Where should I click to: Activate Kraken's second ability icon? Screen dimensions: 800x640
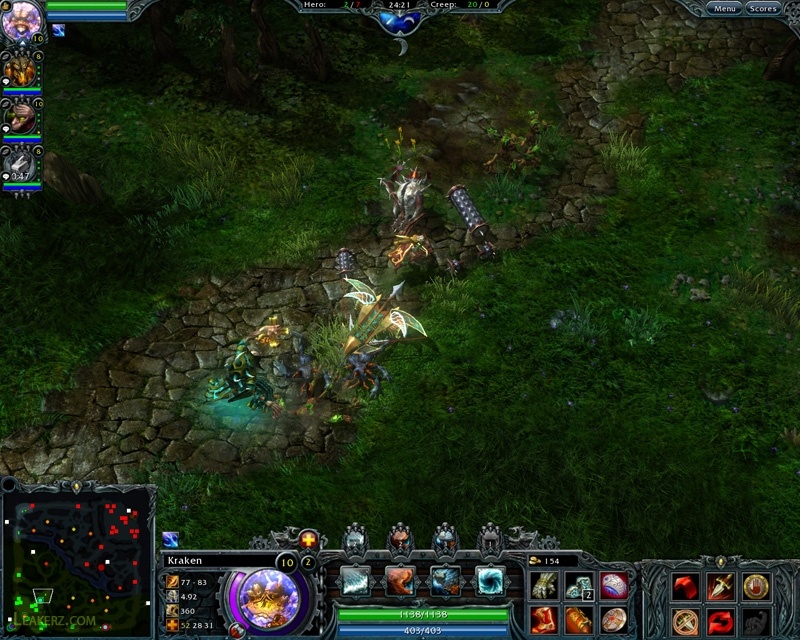400,580
